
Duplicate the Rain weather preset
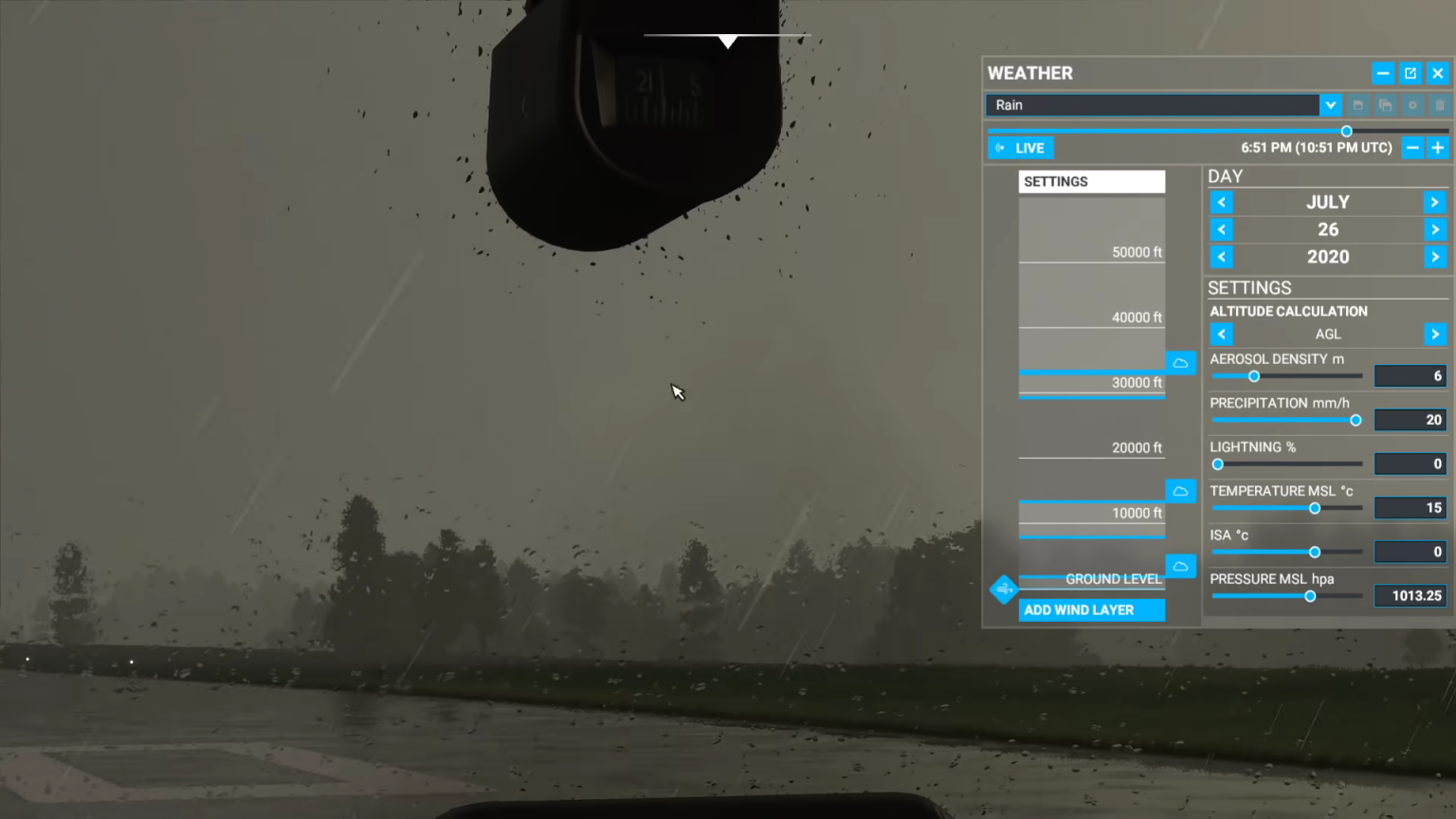coord(1386,105)
